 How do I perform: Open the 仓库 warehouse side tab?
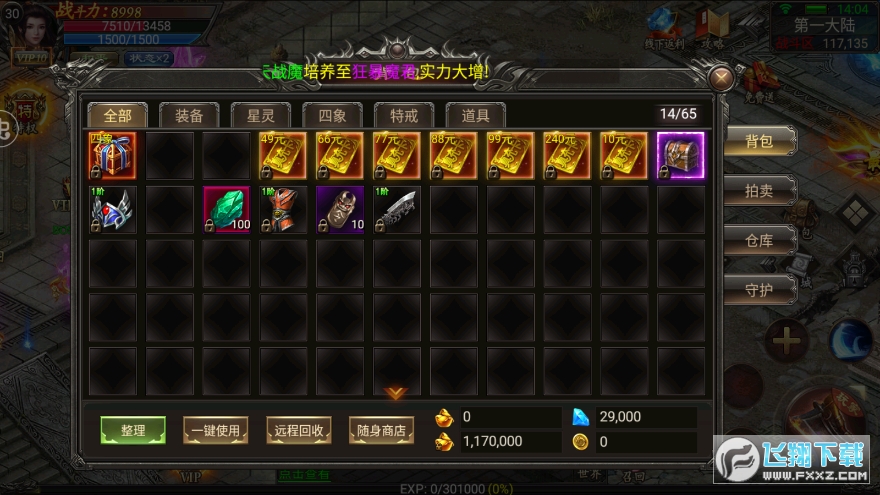(x=759, y=240)
